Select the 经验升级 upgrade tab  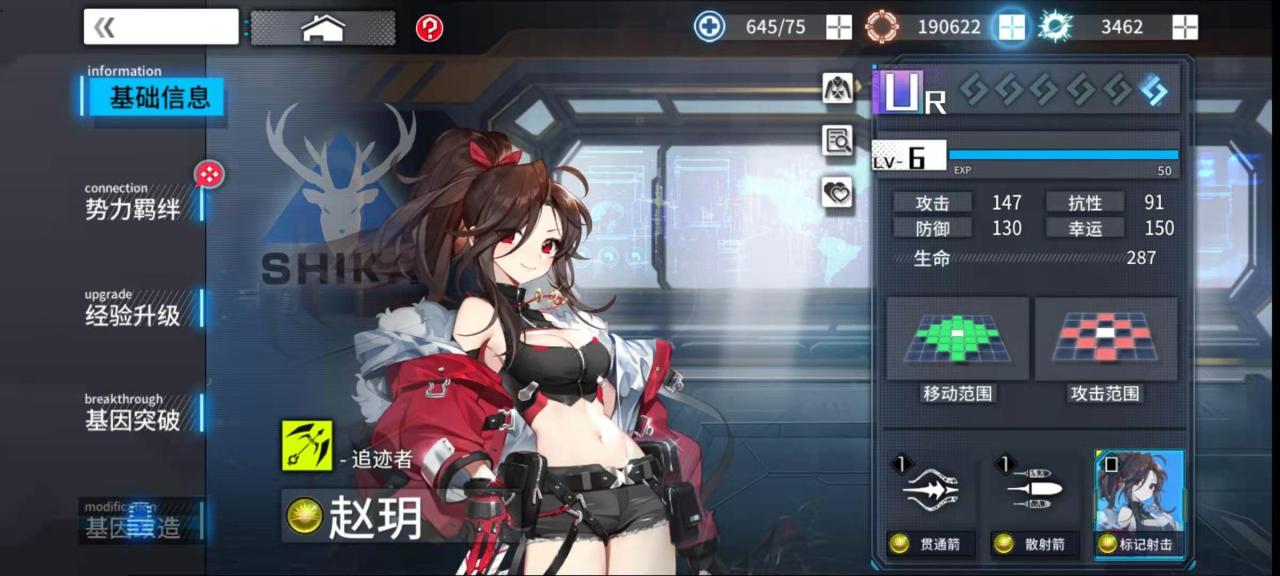pos(133,314)
